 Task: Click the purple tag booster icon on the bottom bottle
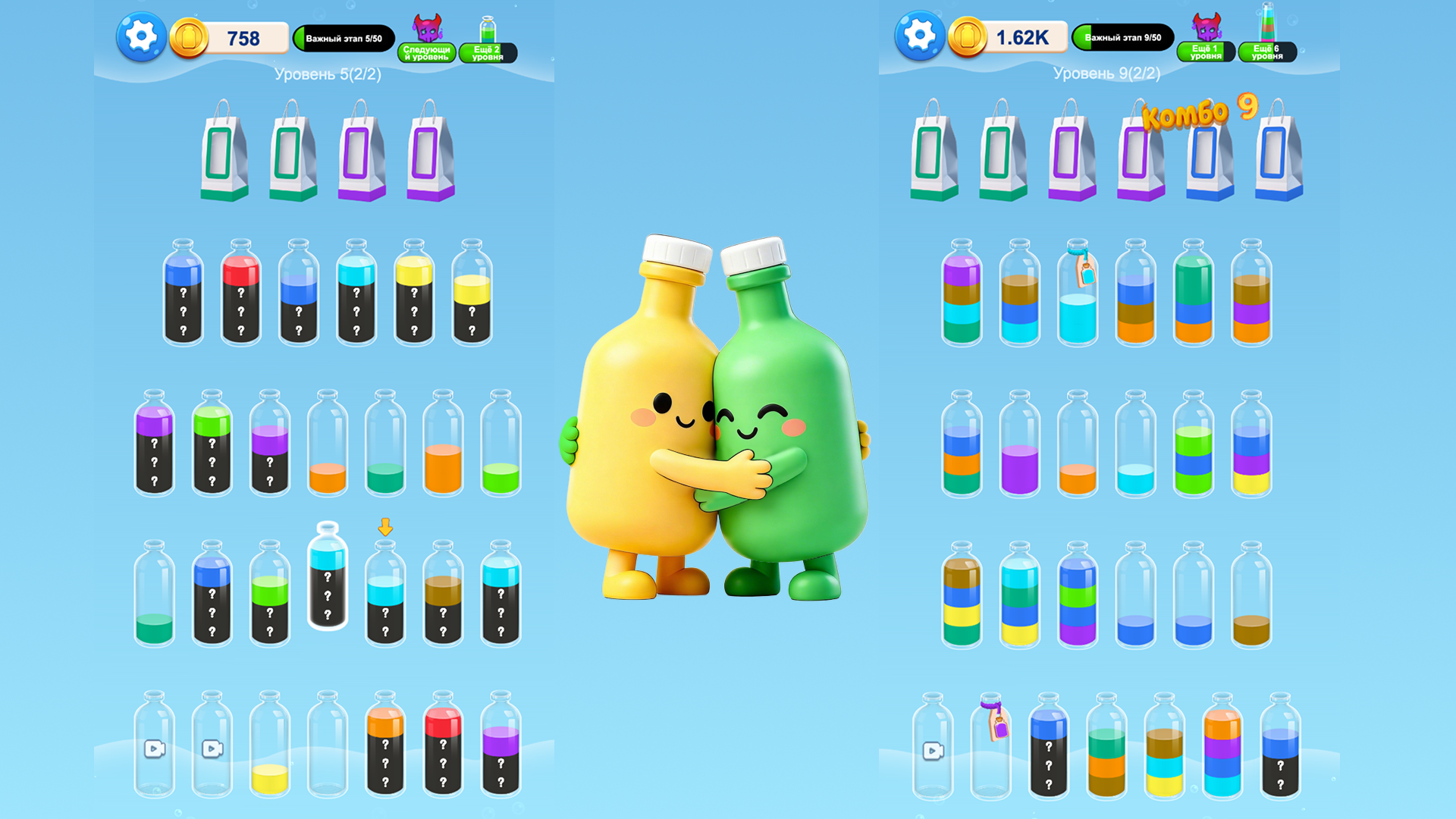coord(997,728)
